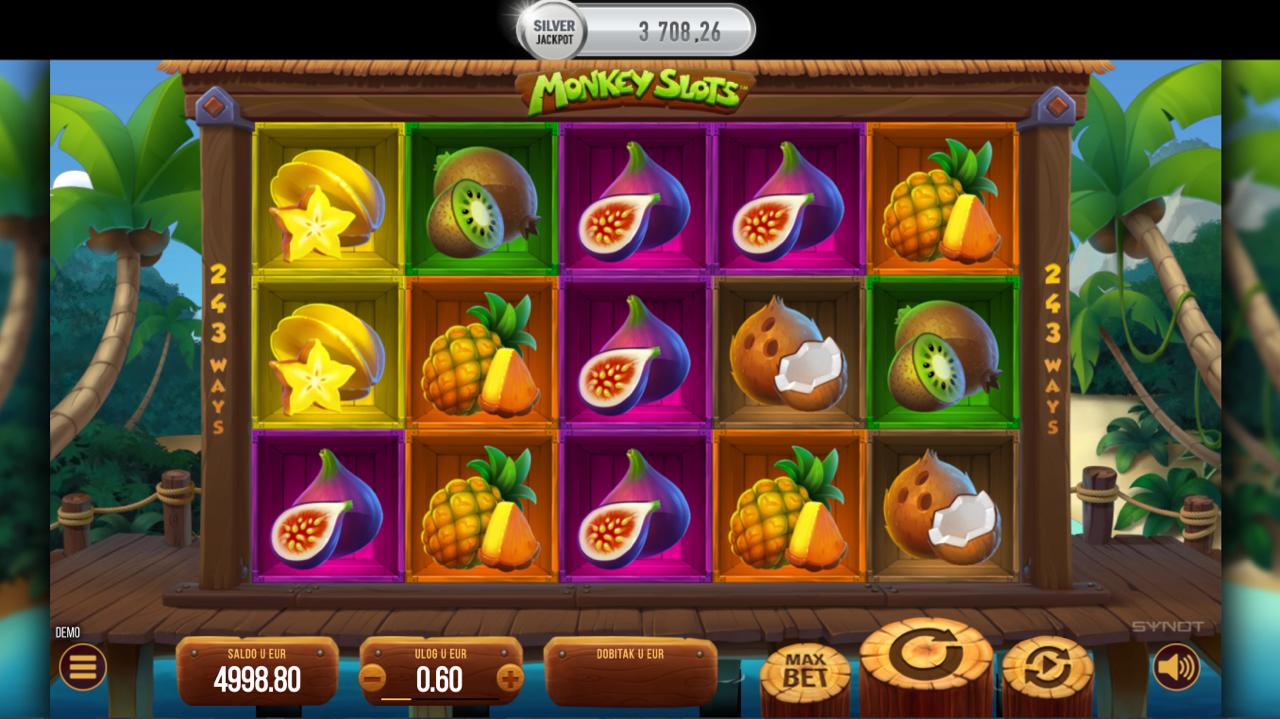Spin the reels with the large arrow button
The height and width of the screenshot is (719, 1280).
pos(926,660)
